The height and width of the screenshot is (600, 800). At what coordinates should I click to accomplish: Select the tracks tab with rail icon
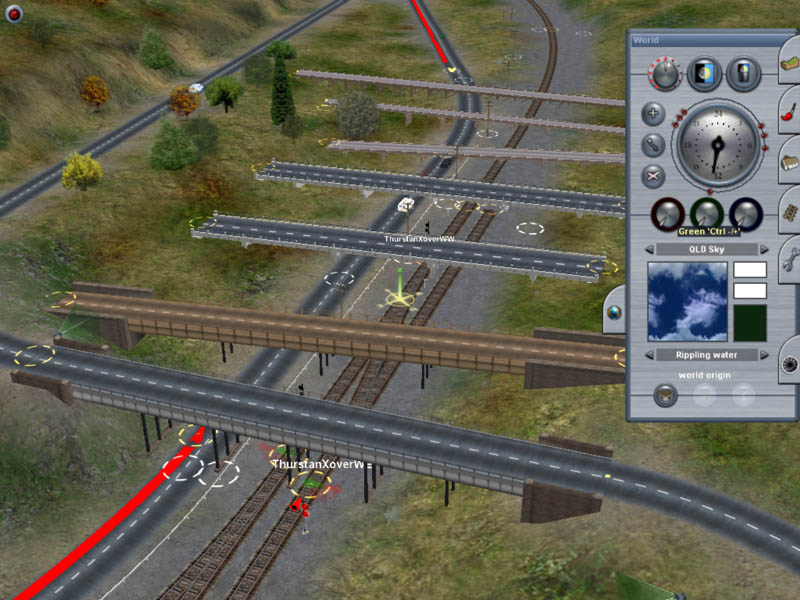coord(789,210)
